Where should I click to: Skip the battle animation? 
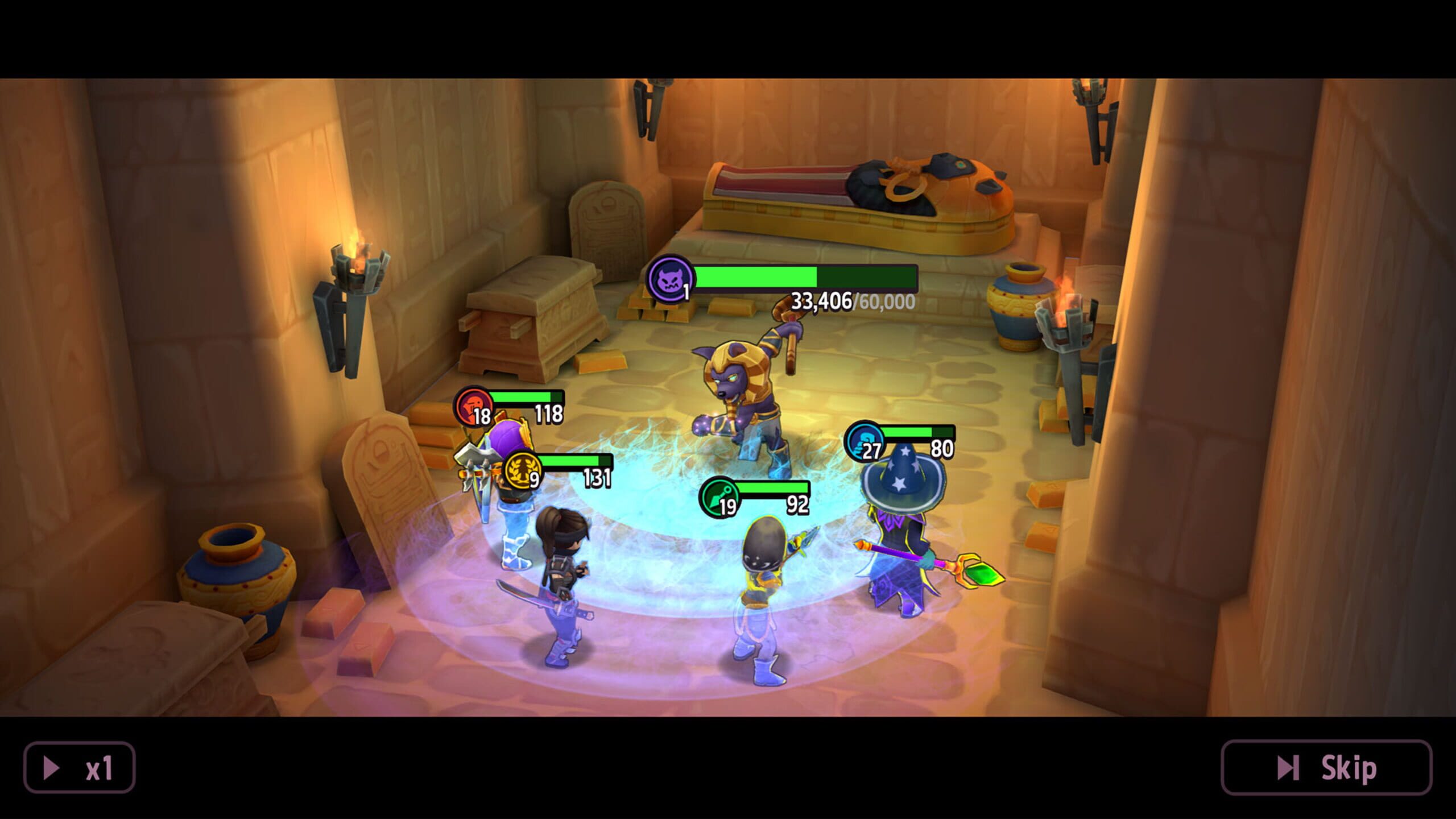coord(1326,768)
